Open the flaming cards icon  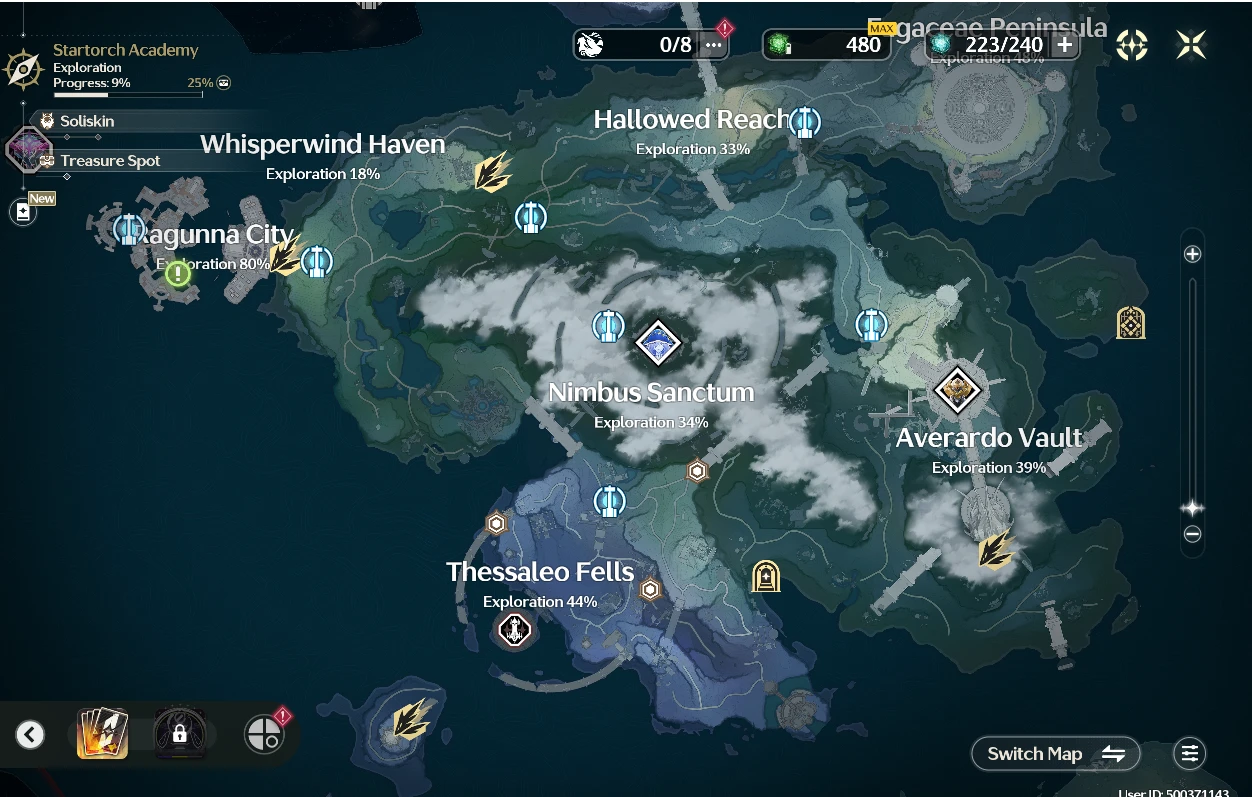coord(103,734)
